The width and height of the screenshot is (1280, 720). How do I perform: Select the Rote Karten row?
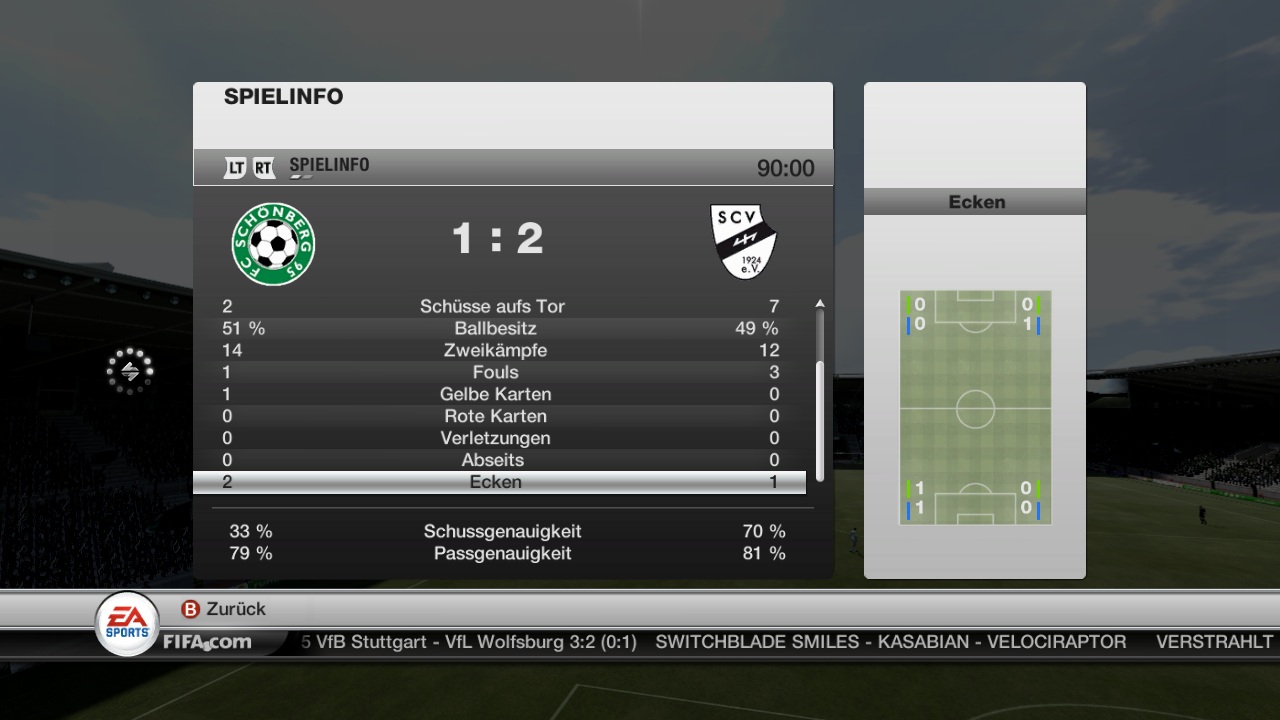tap(497, 416)
